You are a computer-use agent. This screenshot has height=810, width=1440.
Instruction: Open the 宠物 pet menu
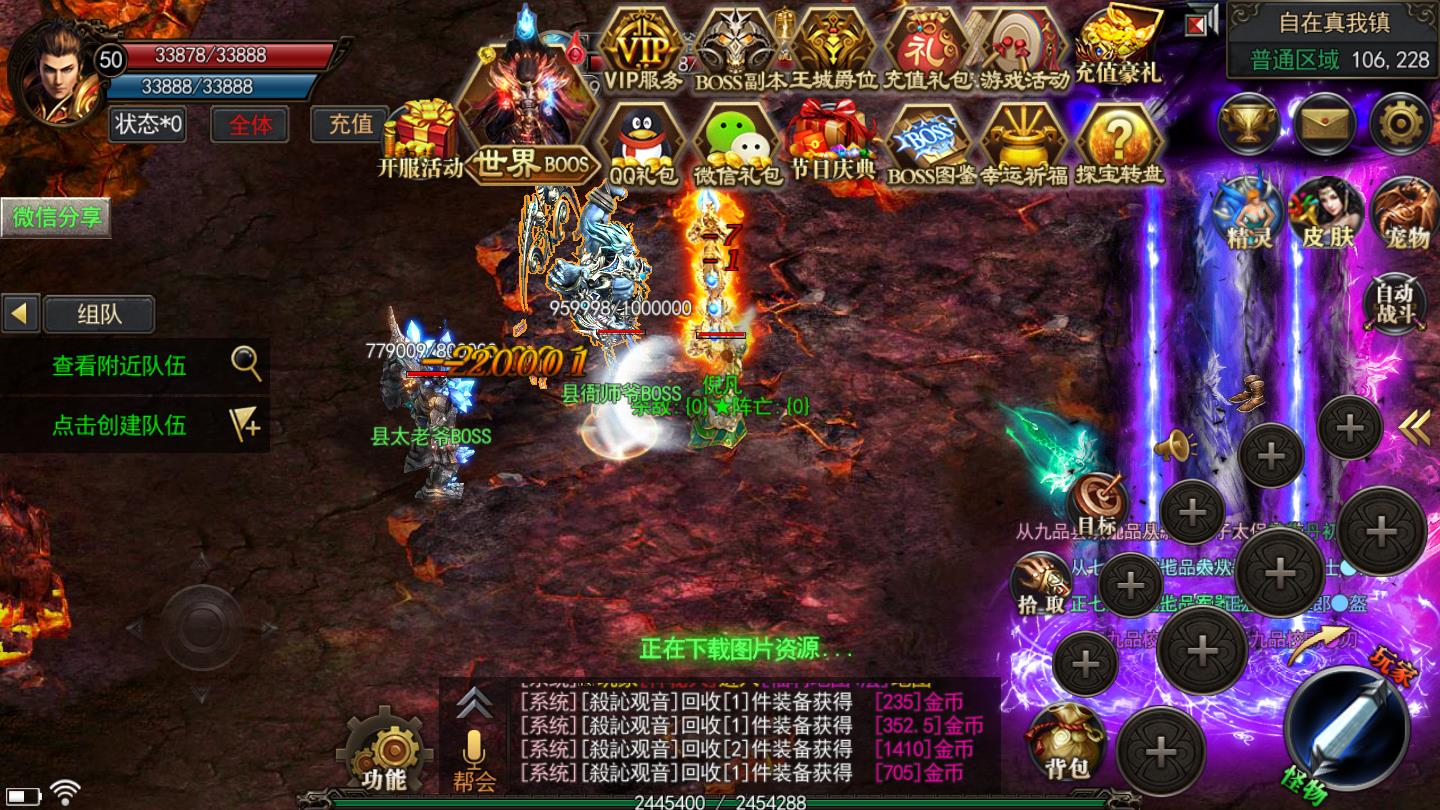[x=1405, y=213]
